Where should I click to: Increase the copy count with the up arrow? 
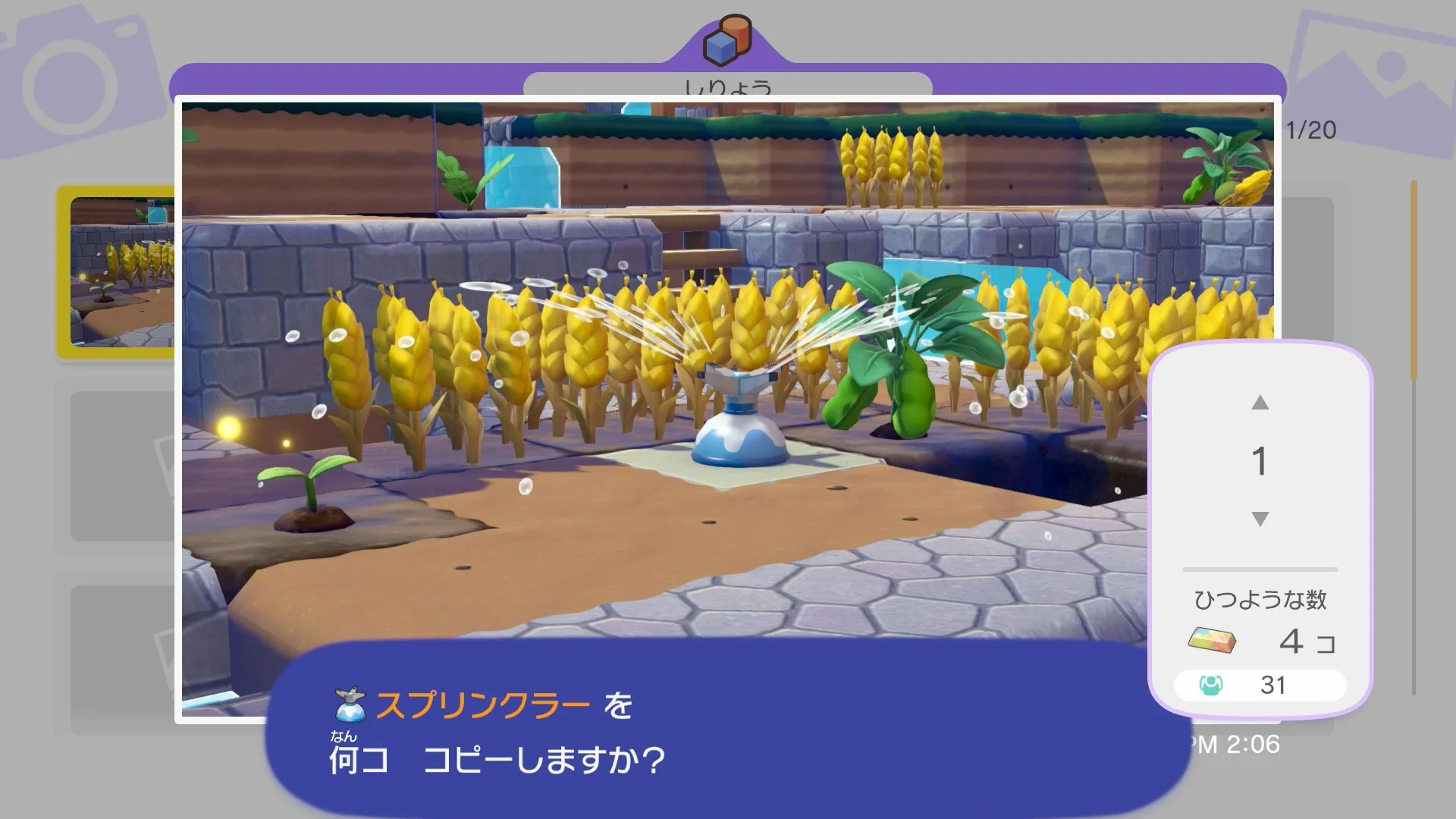coord(1260,403)
